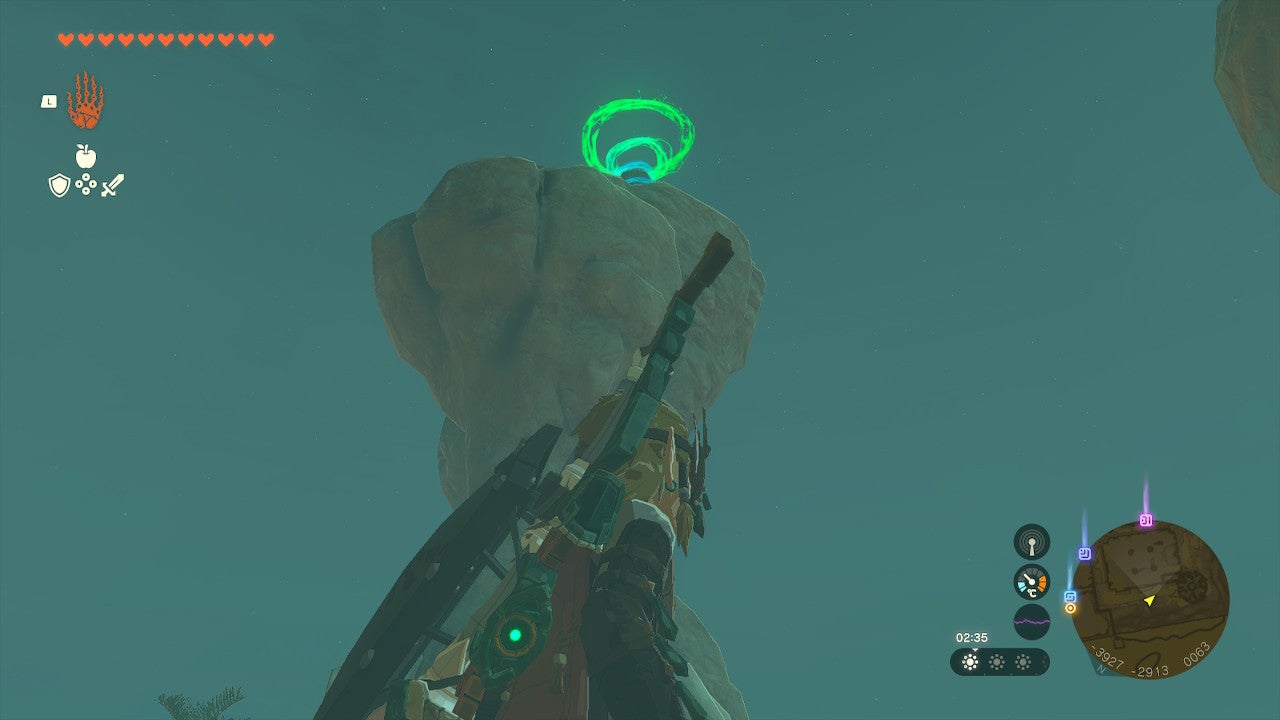Click the pink shrine marker above the minimap
Screen dimensions: 1280x720
point(1146,520)
